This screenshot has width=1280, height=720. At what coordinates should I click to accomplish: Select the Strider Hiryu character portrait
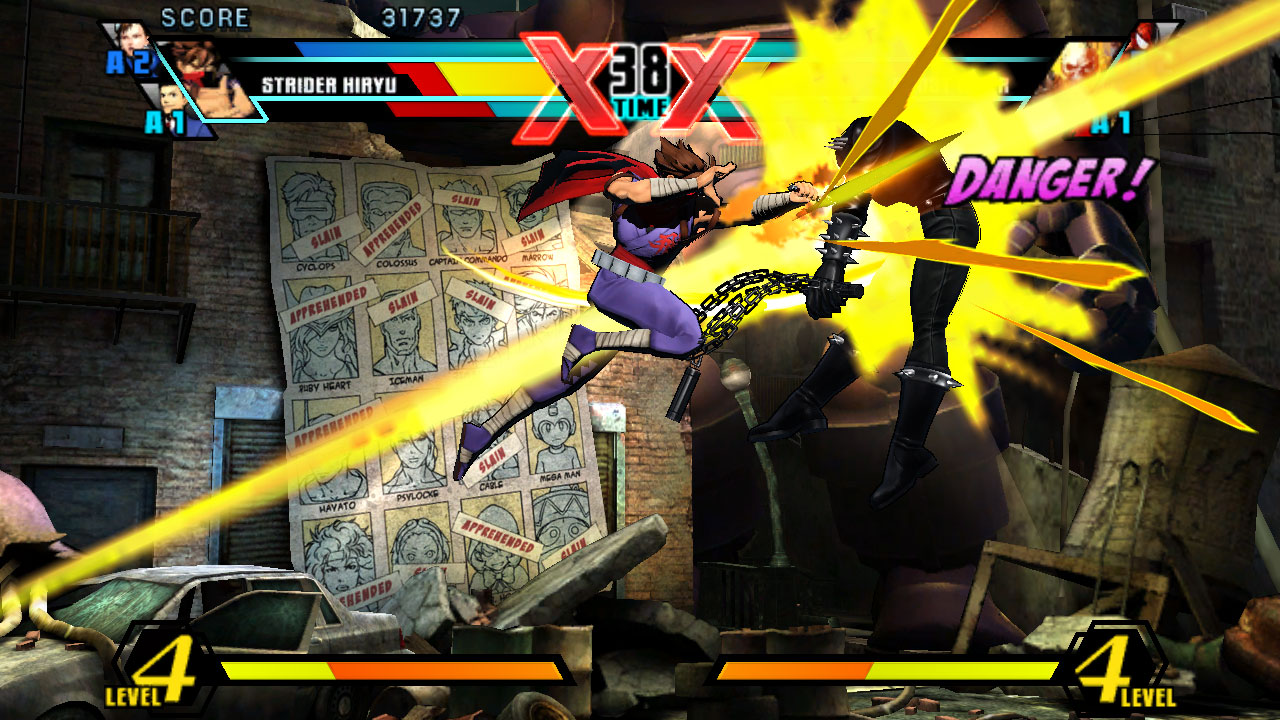(x=207, y=80)
